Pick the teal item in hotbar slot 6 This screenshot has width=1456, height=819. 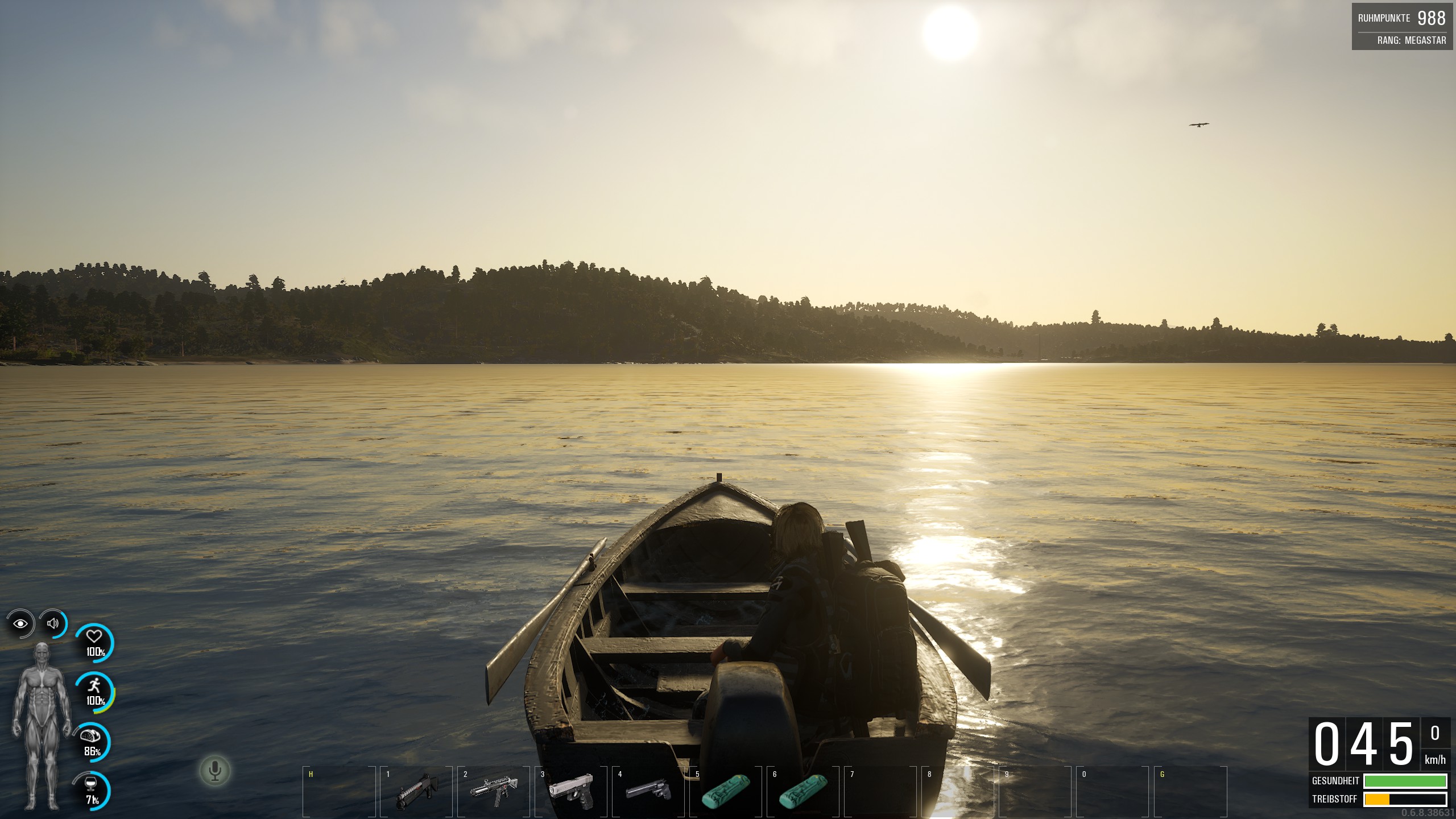click(x=803, y=791)
